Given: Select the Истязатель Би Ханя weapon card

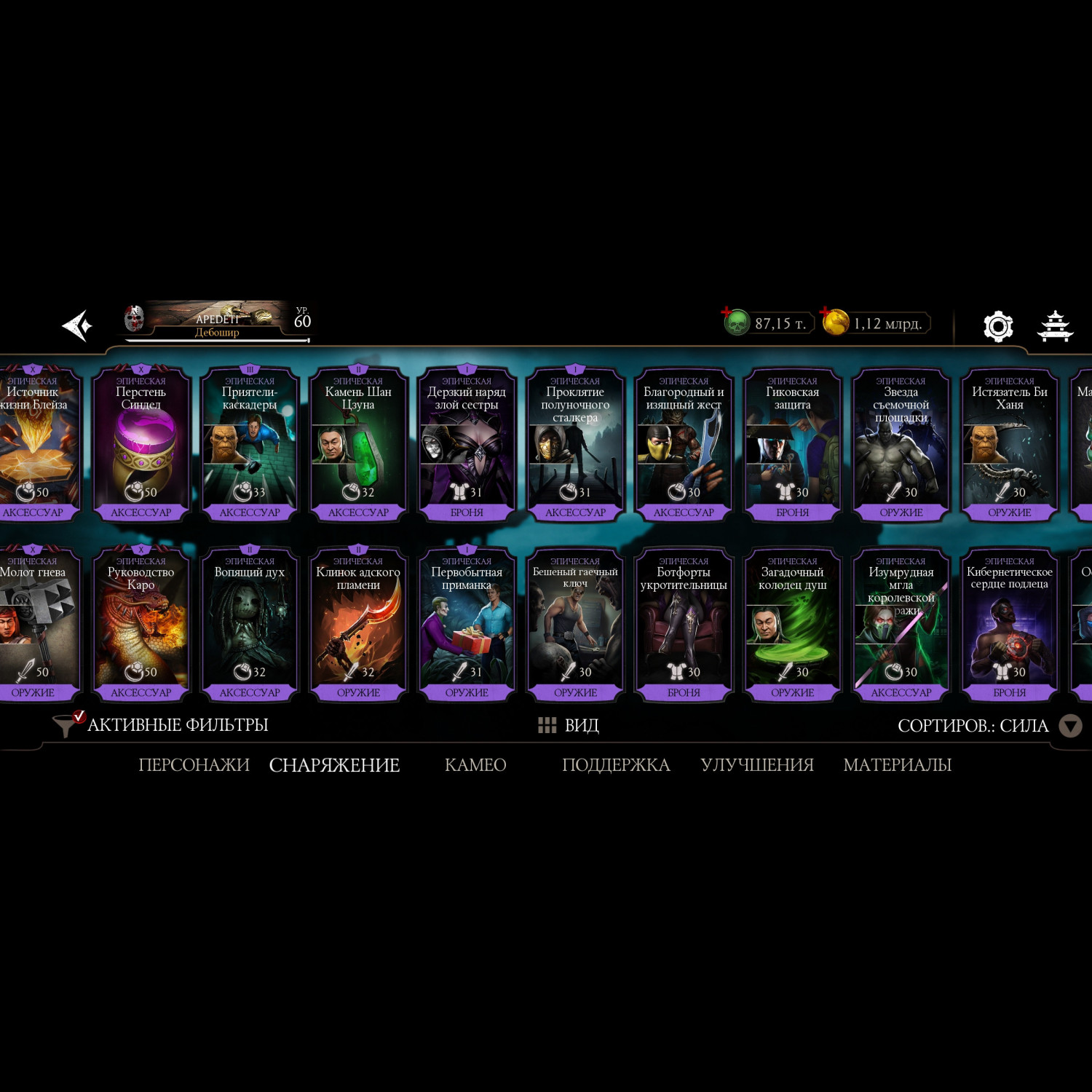Looking at the screenshot, I should 1010,445.
